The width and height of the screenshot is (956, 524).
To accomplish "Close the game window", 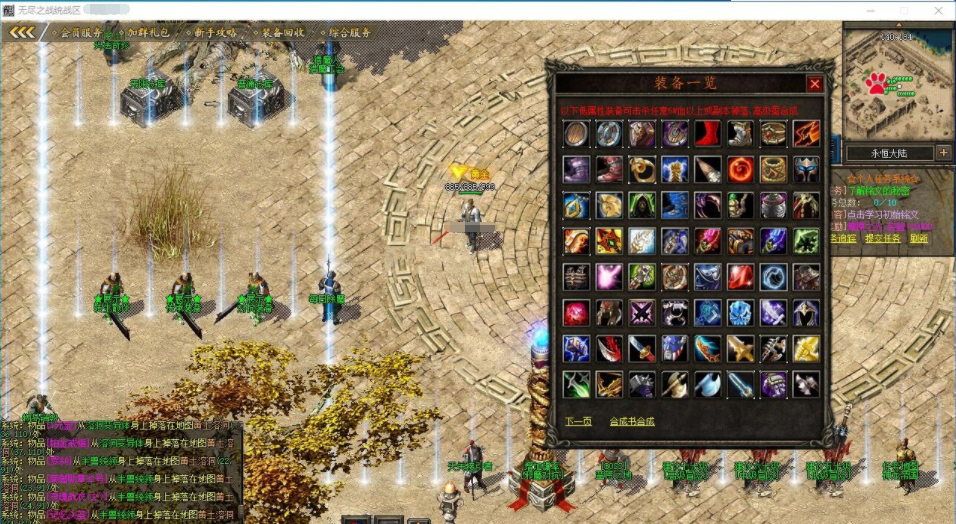I will tap(940, 10).
